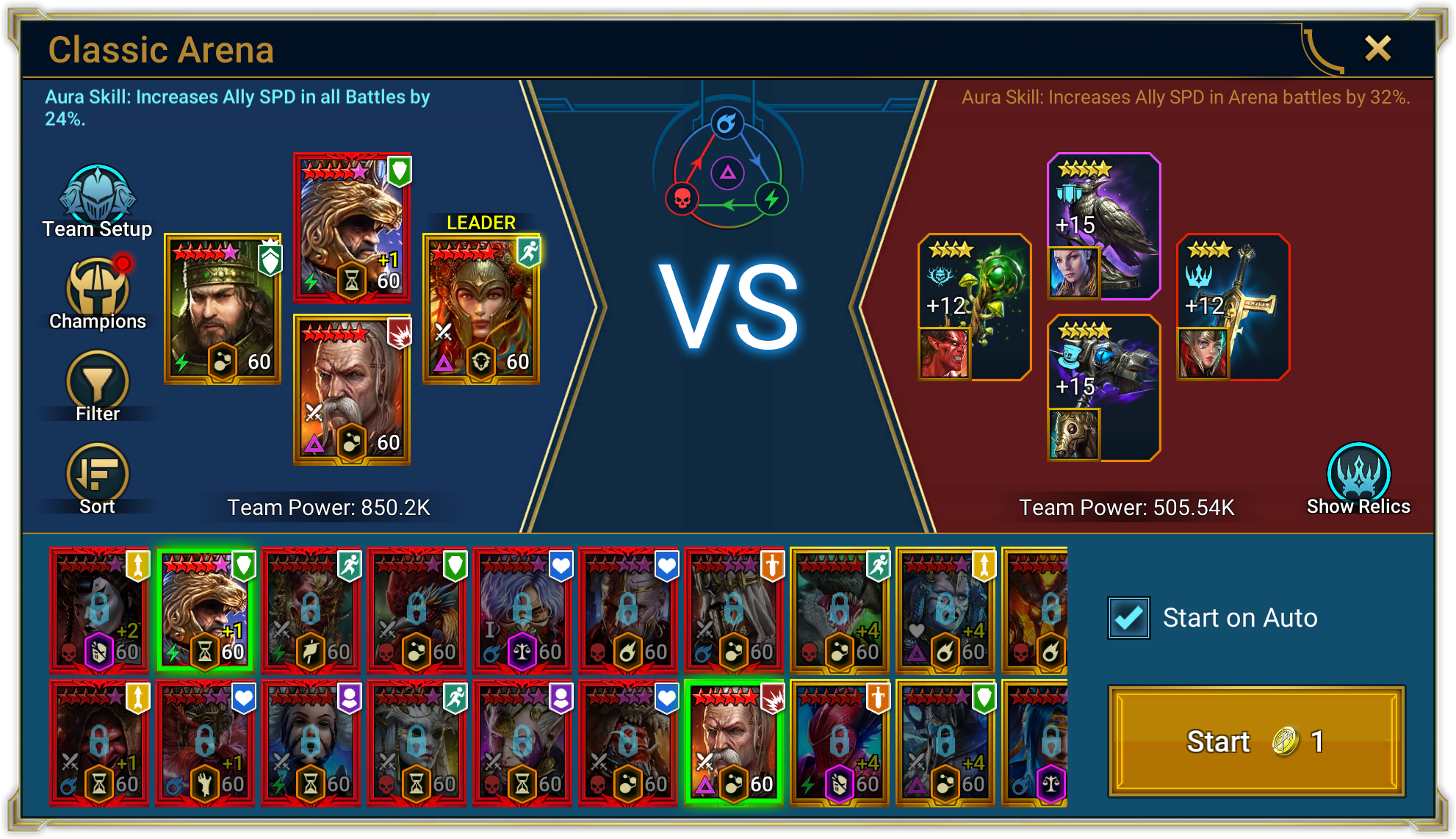
Task: Show the enemy team's Relics
Action: click(1358, 478)
